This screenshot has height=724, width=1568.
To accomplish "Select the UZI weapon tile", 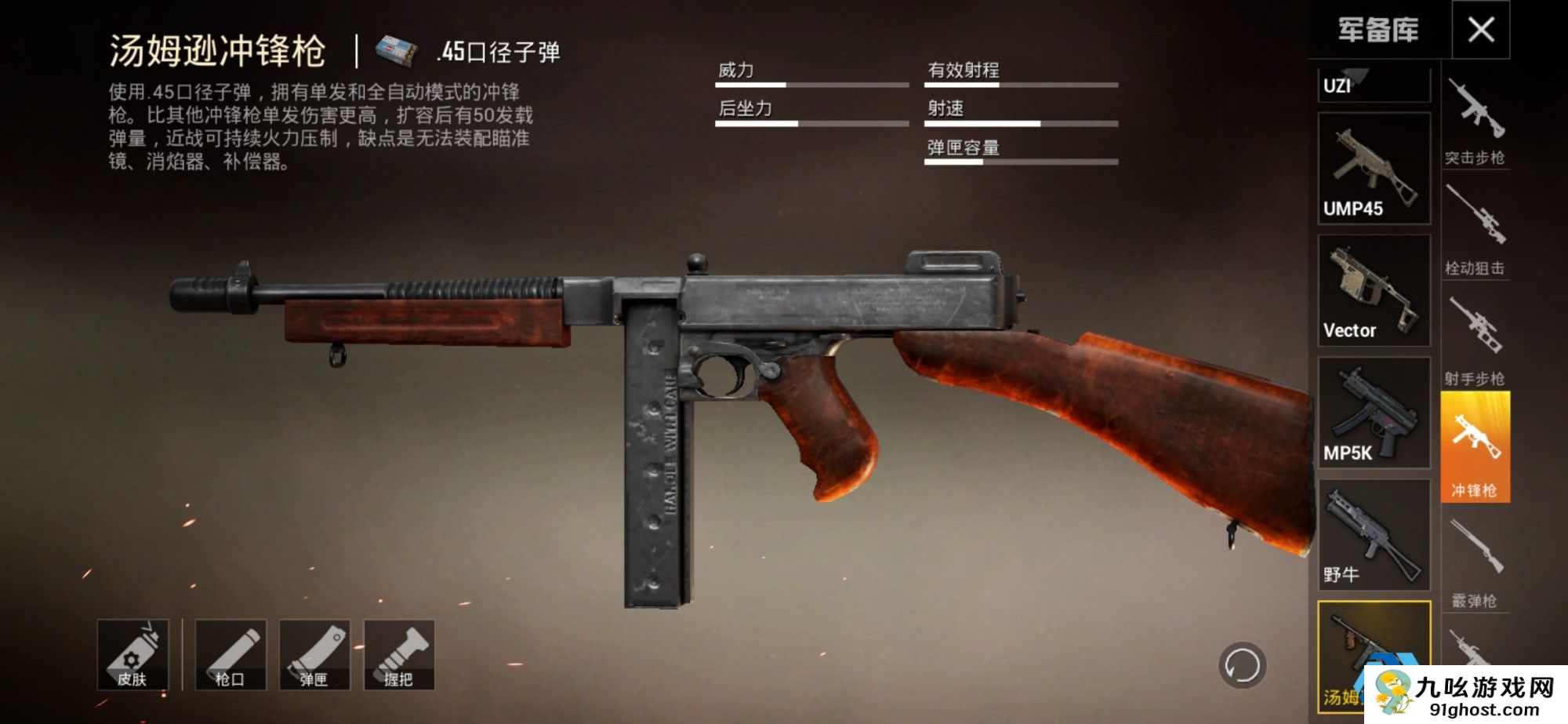I will pyautogui.click(x=1374, y=85).
